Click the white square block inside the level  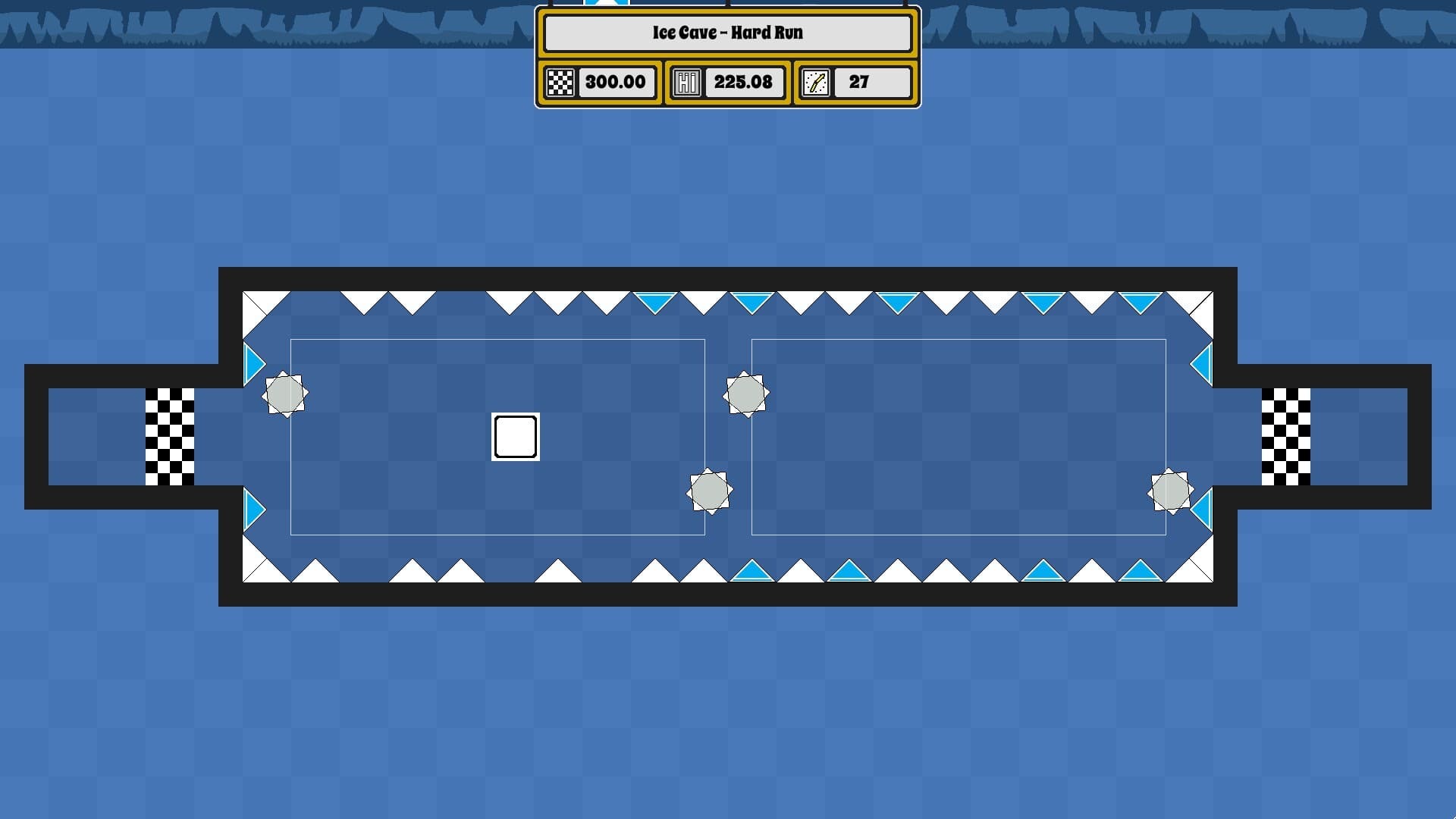pyautogui.click(x=515, y=435)
